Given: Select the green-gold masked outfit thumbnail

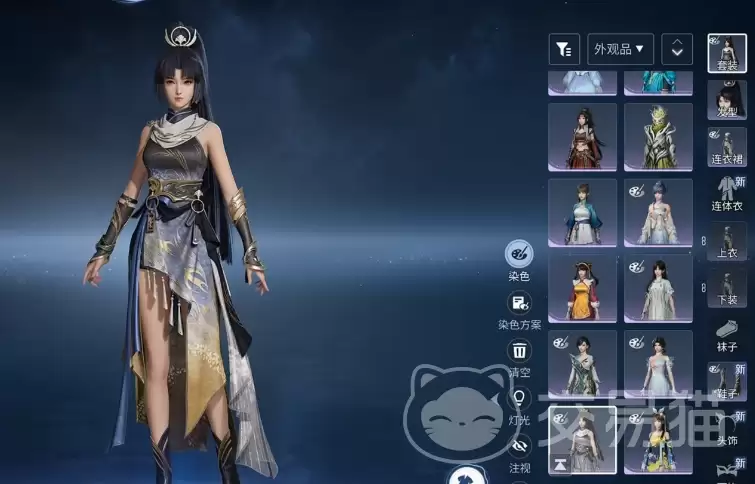Looking at the screenshot, I should 658,137.
